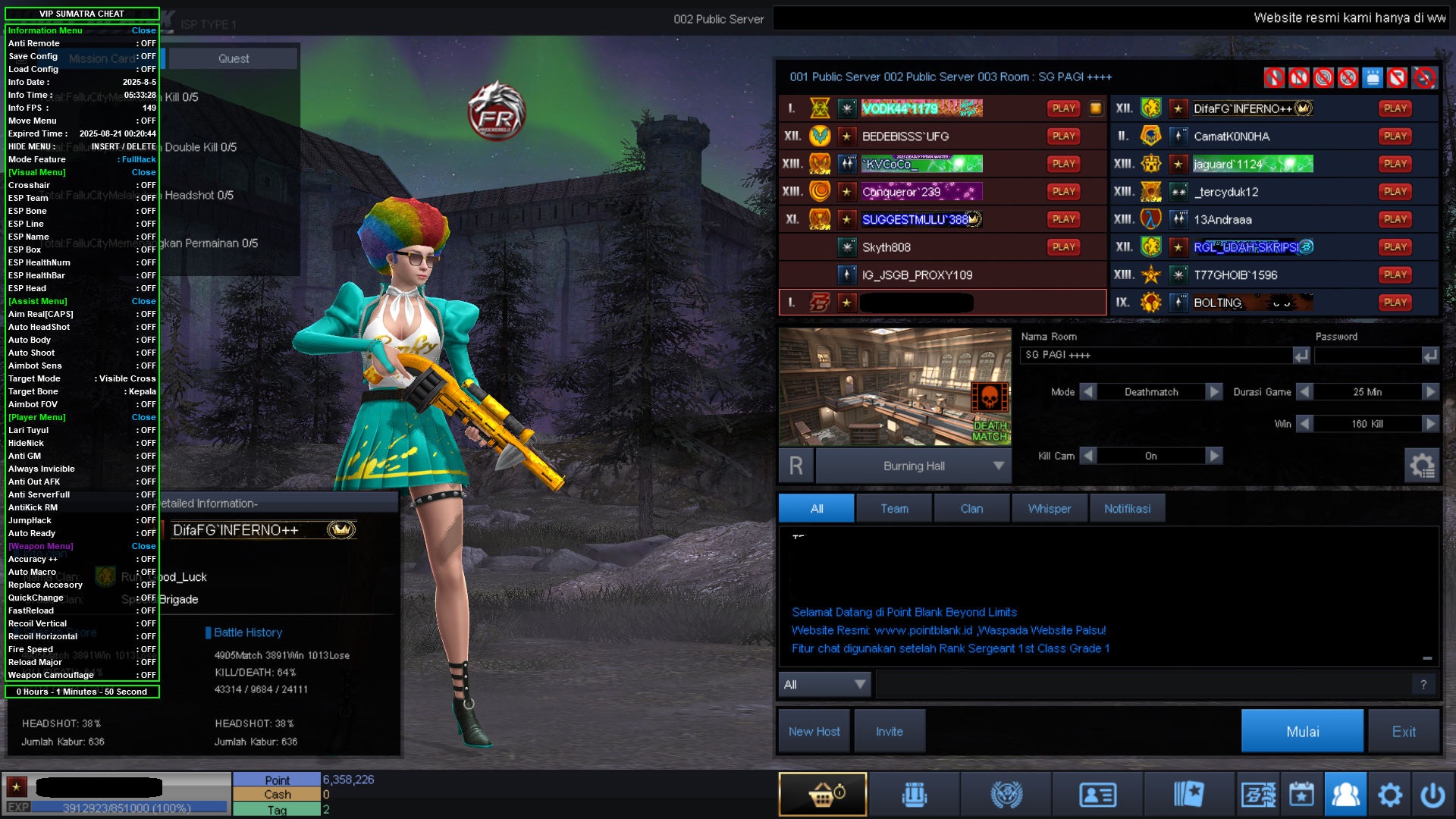Open the Burning Hall map dropdown
This screenshot has height=819, width=1456.
pyautogui.click(x=999, y=466)
